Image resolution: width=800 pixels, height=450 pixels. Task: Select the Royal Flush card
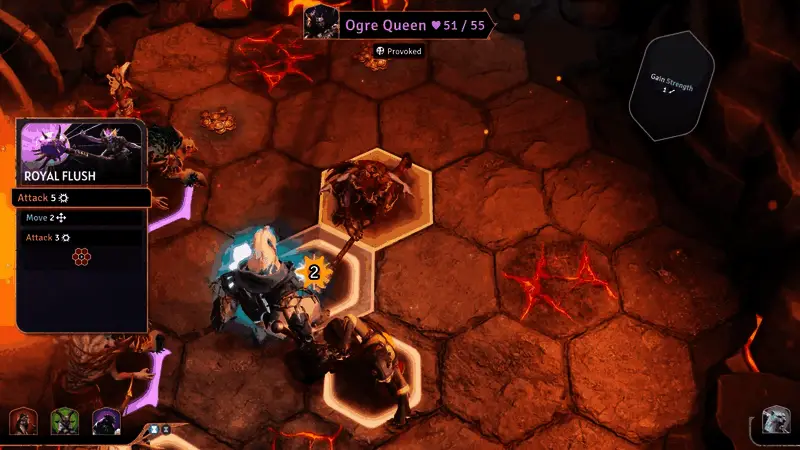pos(82,152)
